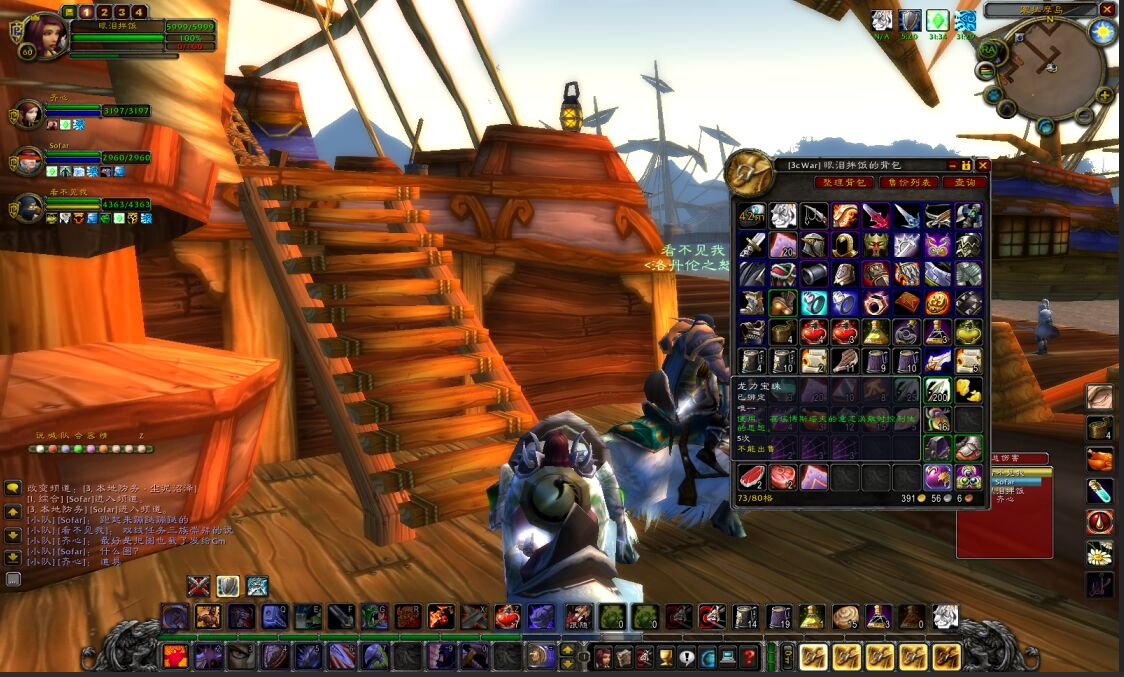
Task: Click the RA addon button on minimap
Action: [987, 49]
